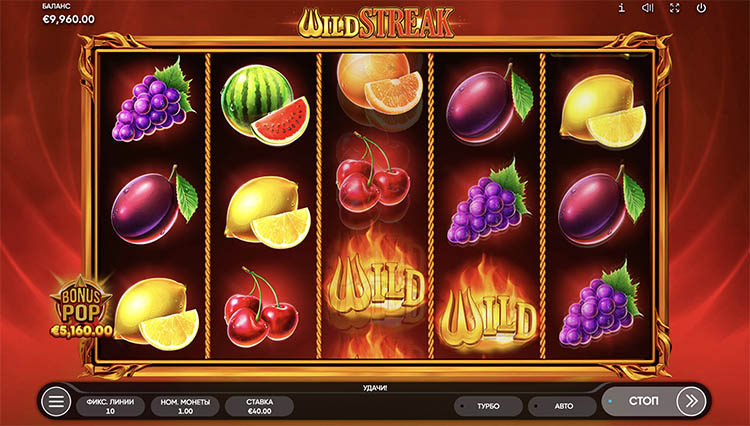This screenshot has height=426, width=750.
Task: Activate the АВТО autoplay button
Action: pyautogui.click(x=561, y=406)
